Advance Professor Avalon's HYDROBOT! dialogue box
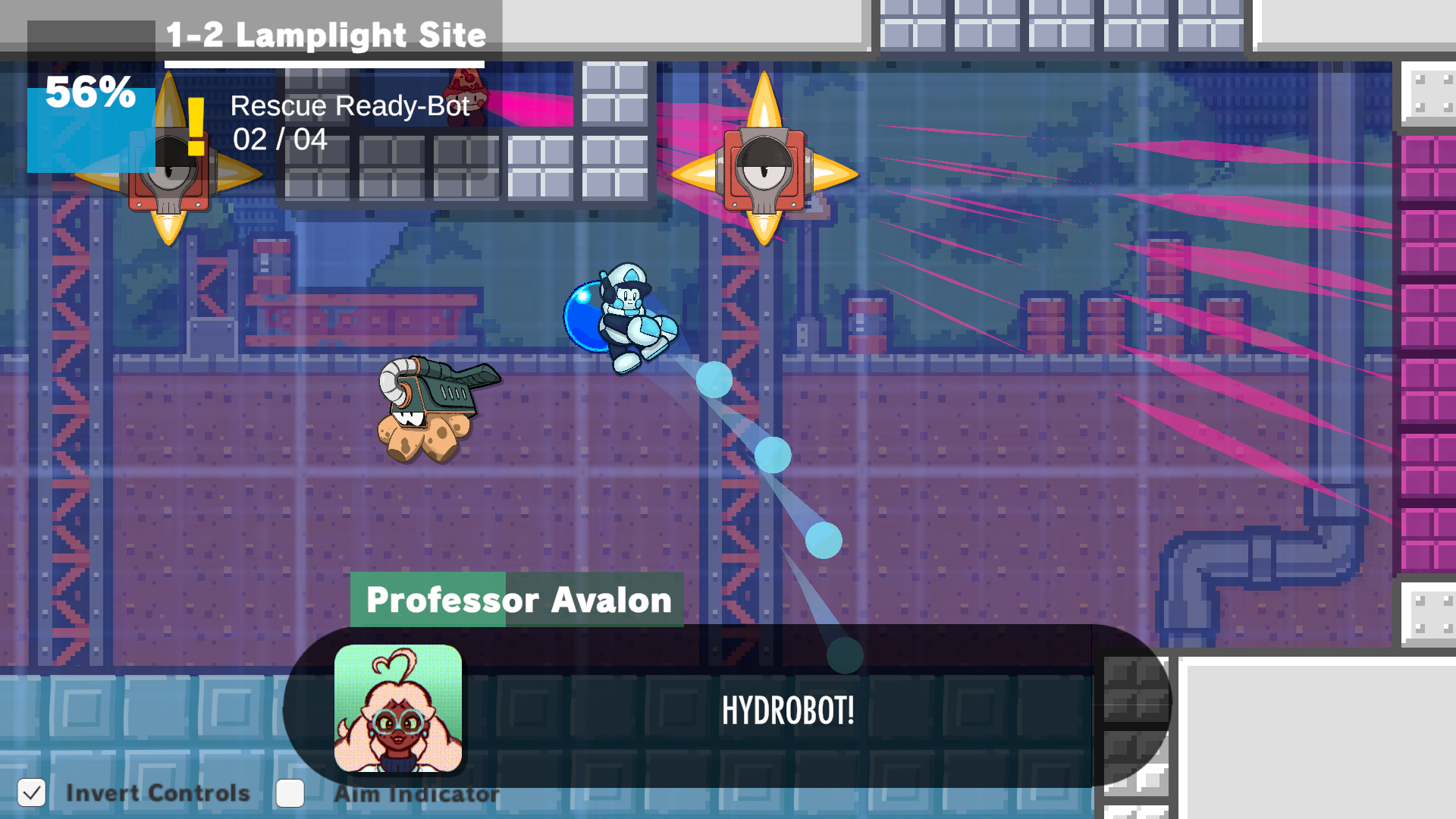This screenshot has height=819, width=1456. [787, 711]
